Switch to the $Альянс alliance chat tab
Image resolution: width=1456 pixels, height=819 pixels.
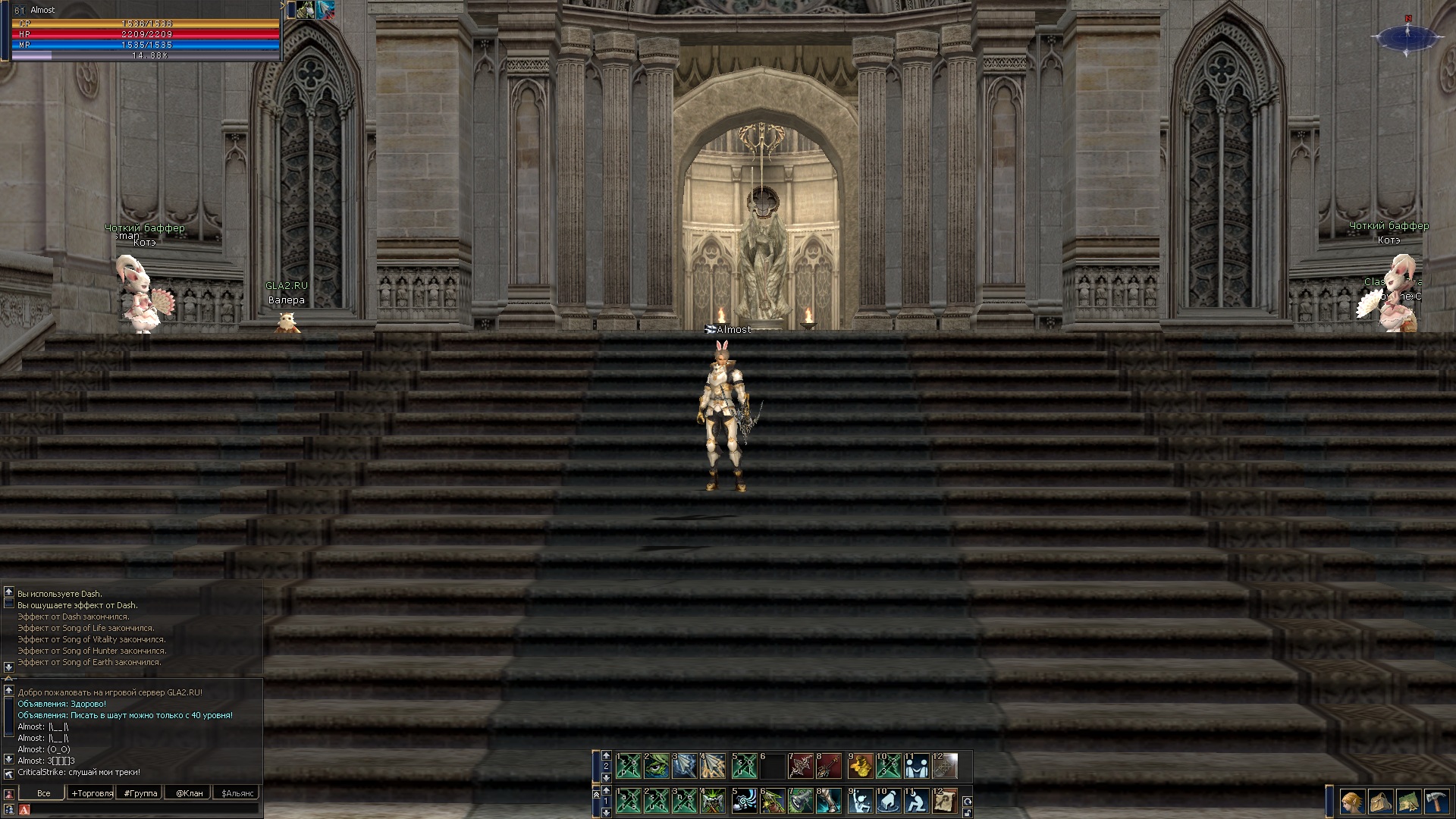(x=238, y=793)
